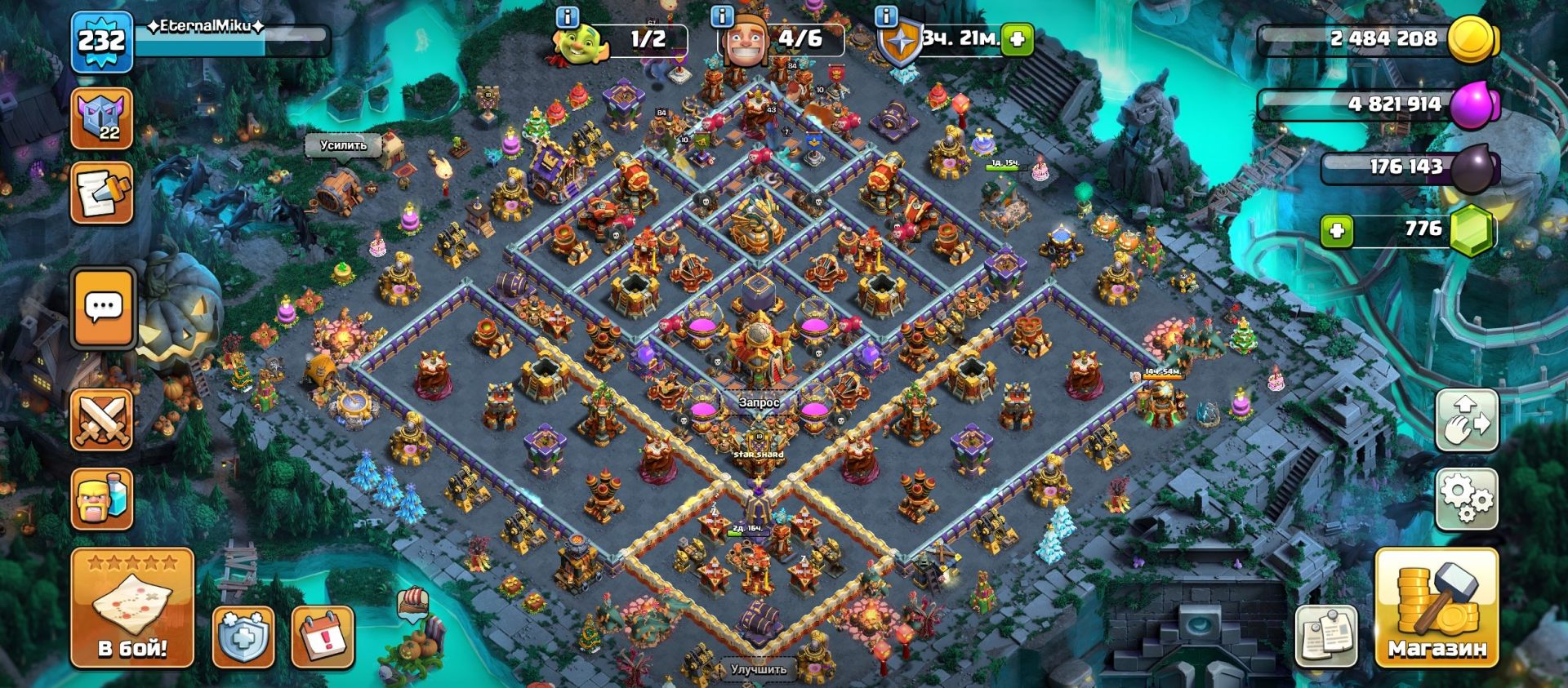Tap the Усилить boost label

pyautogui.click(x=343, y=145)
